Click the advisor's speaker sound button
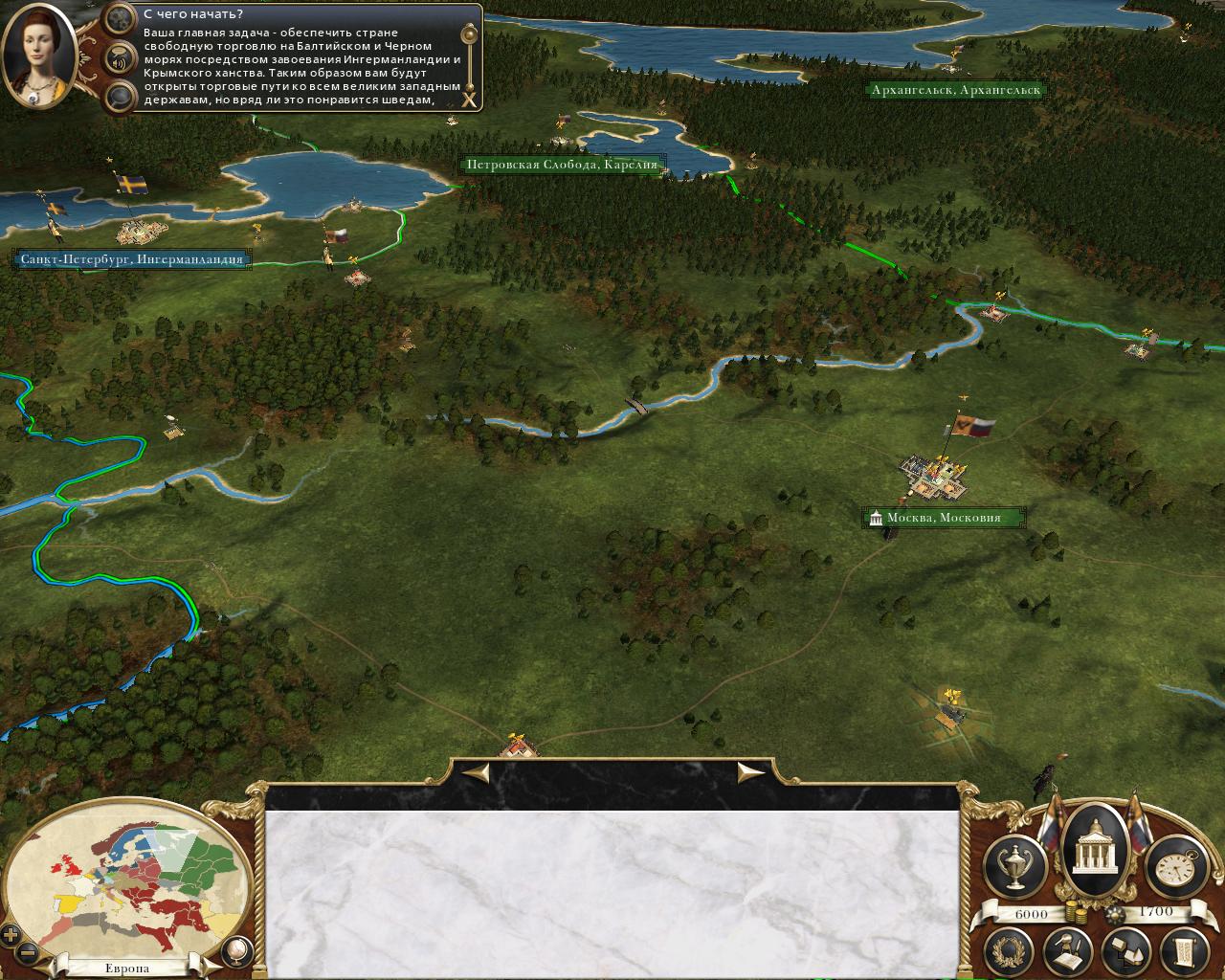The width and height of the screenshot is (1225, 980). coord(120,58)
